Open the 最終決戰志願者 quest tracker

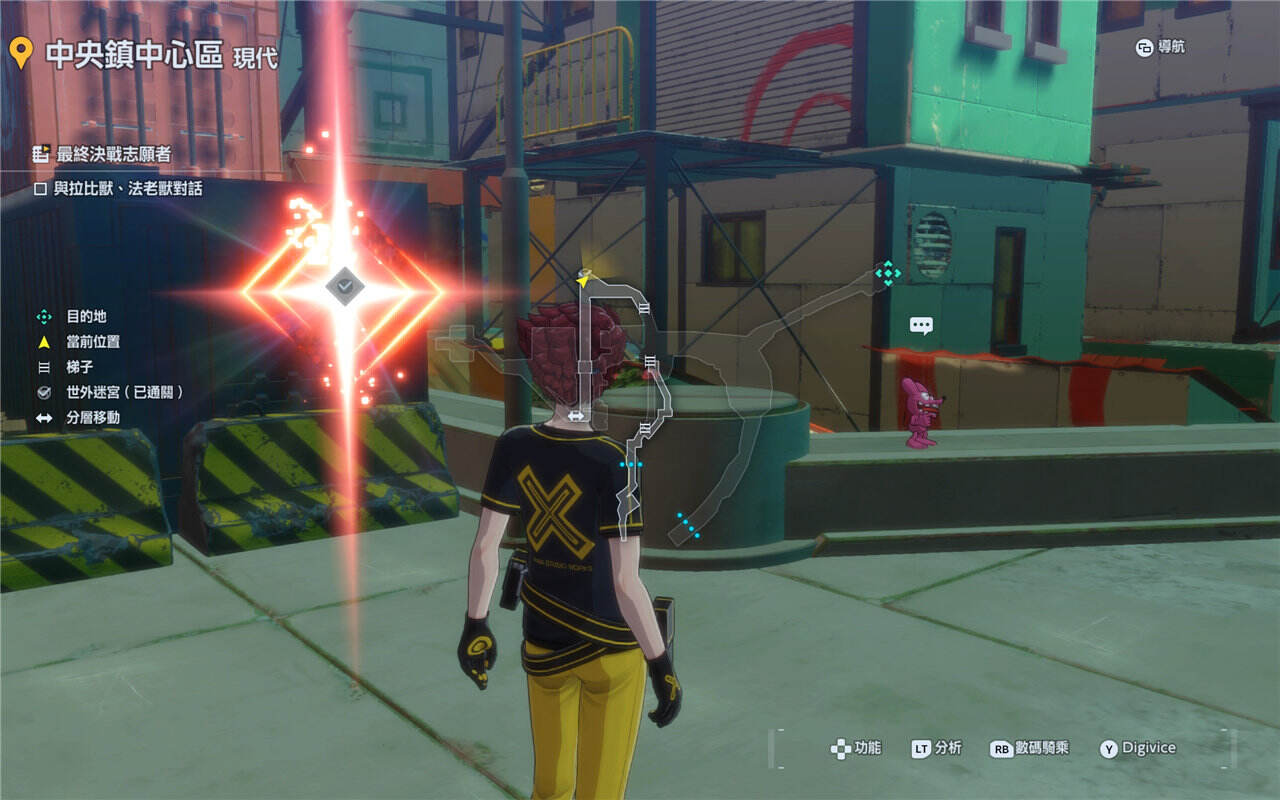click(102, 154)
